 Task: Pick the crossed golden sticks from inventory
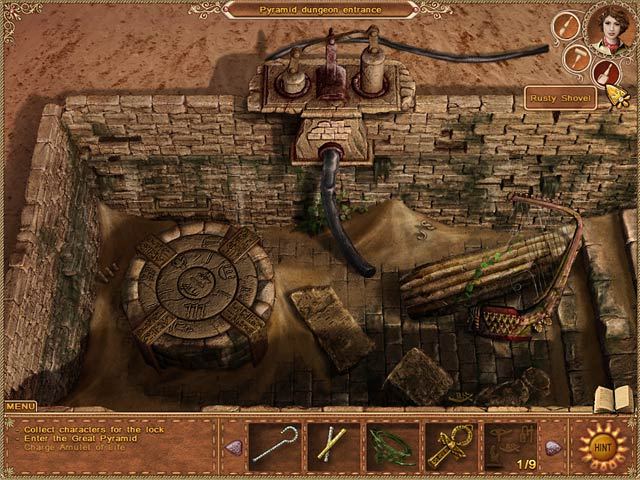click(x=332, y=444)
